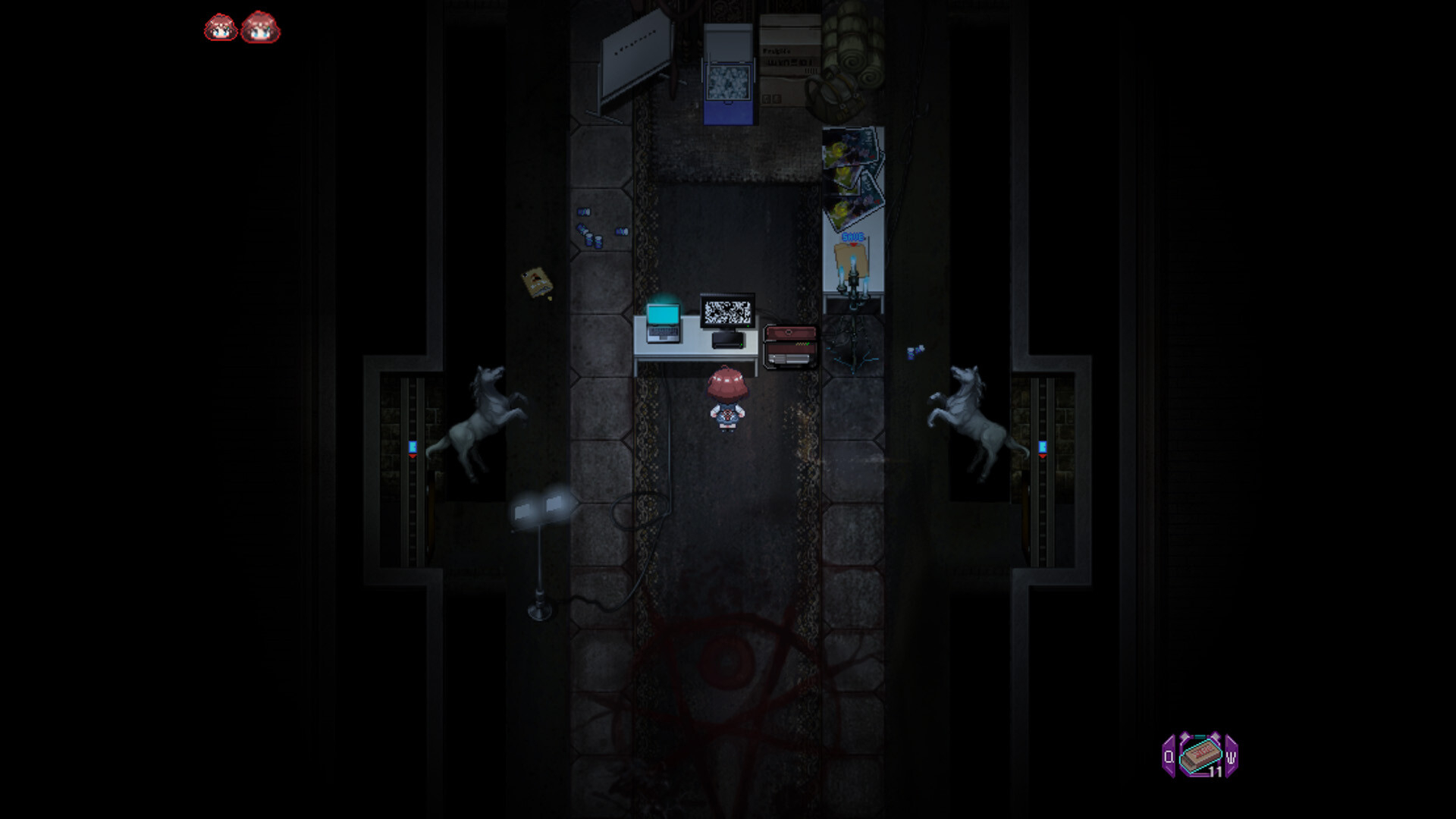
Task: Select the crying character portrait on the far left
Action: pos(219,29)
